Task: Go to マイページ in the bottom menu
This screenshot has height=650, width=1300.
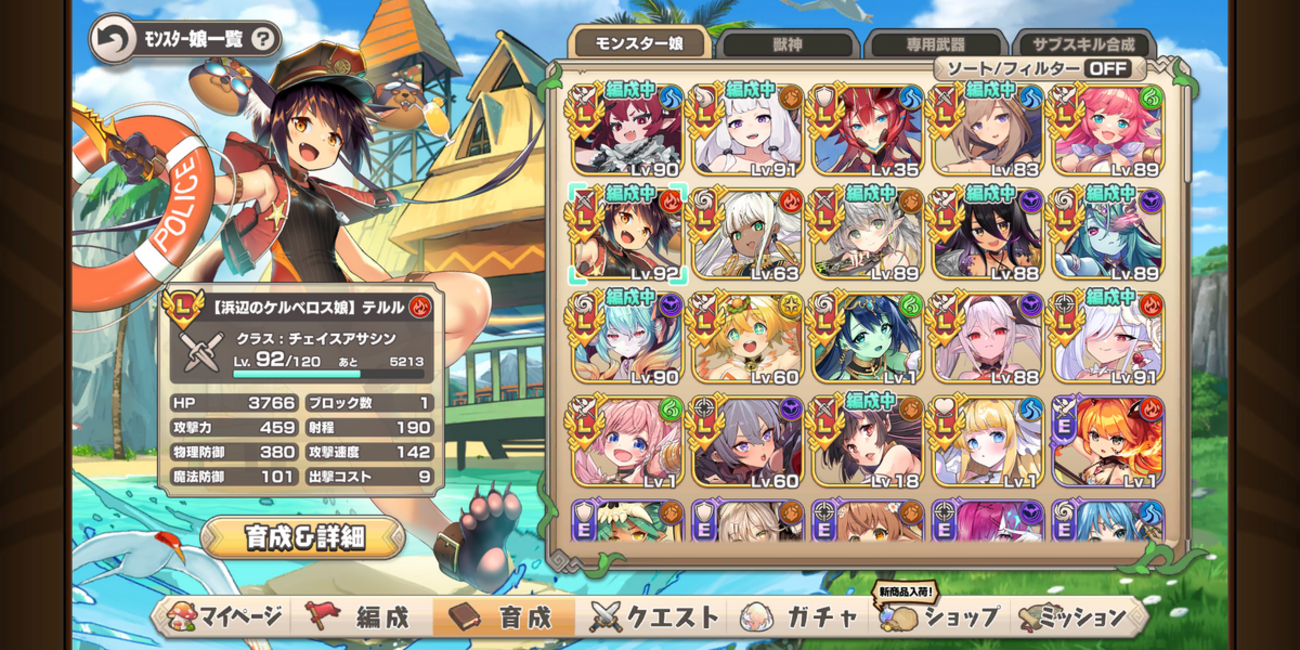Action: point(225,617)
